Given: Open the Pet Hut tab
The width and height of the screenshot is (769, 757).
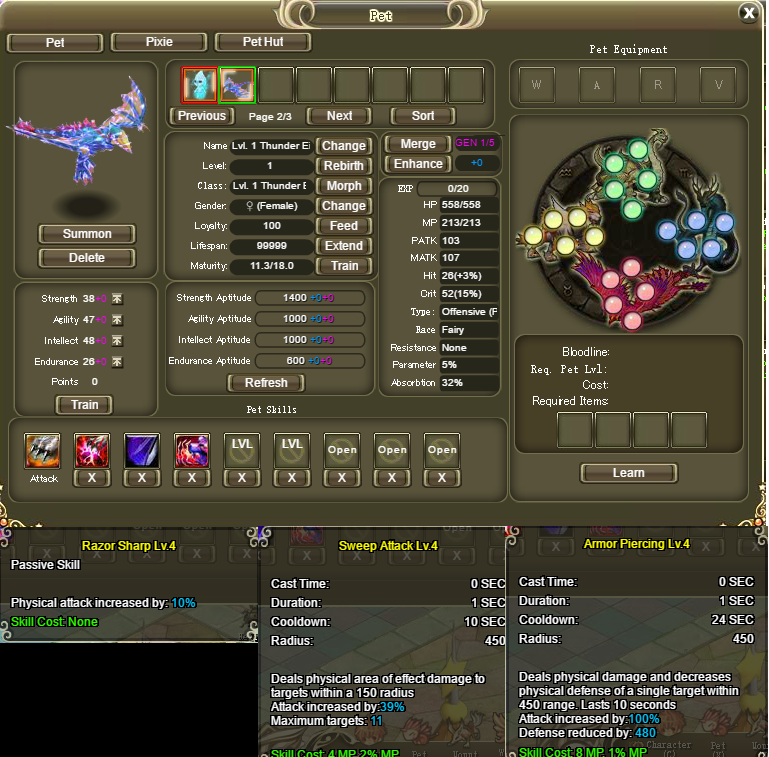Looking at the screenshot, I should 263,42.
